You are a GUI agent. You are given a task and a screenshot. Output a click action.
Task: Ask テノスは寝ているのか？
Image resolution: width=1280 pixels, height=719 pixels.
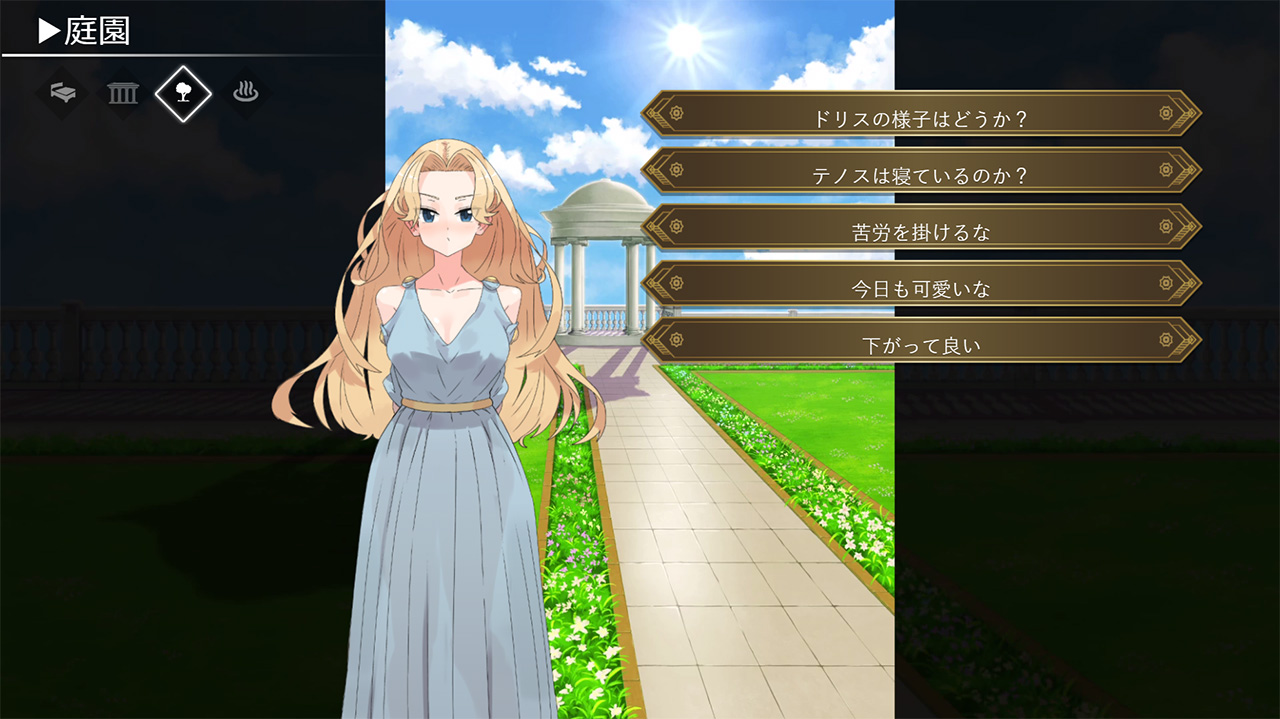[x=921, y=175]
